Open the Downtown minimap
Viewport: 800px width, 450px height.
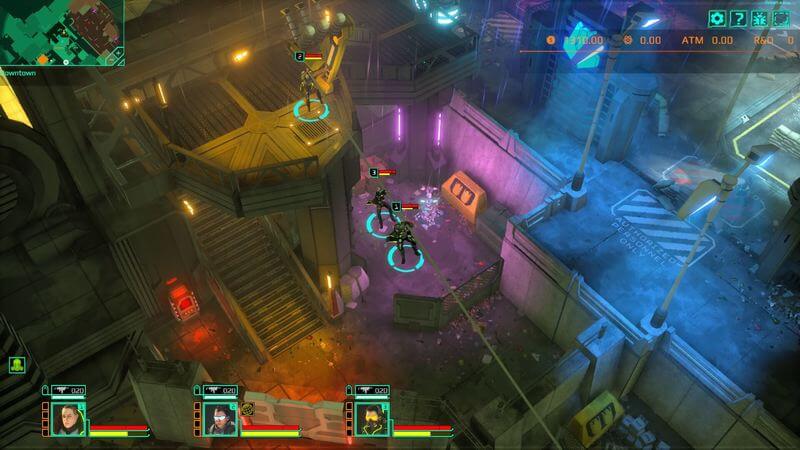[61, 32]
